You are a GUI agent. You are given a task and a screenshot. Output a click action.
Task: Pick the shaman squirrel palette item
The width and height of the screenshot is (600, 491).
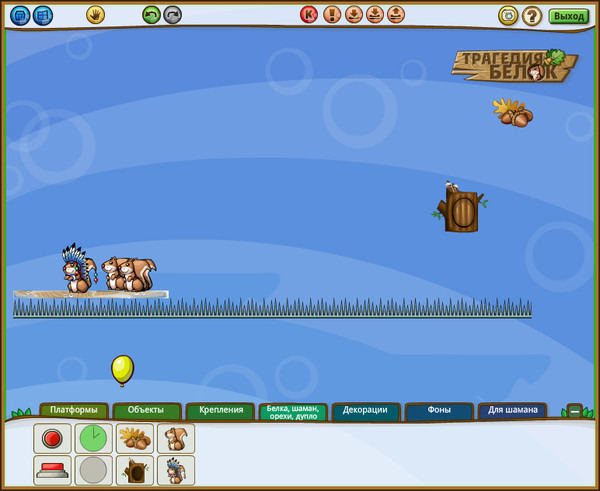tap(176, 470)
